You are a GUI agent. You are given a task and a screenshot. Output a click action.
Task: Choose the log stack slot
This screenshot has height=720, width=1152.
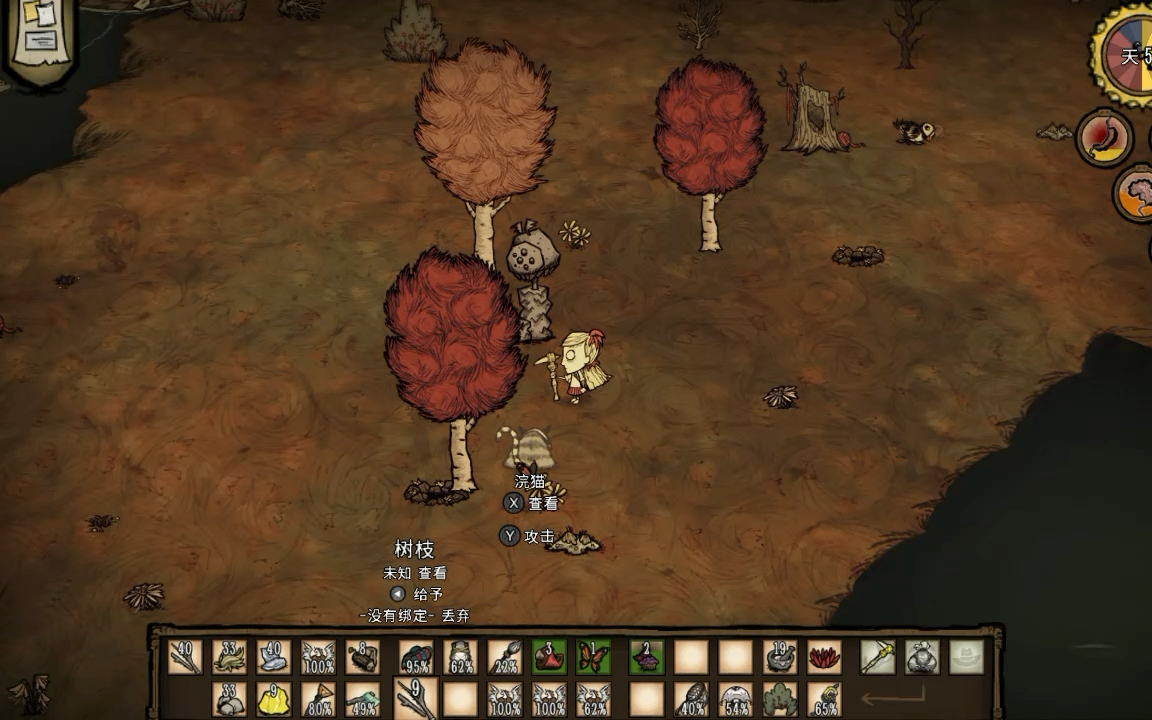click(x=362, y=657)
